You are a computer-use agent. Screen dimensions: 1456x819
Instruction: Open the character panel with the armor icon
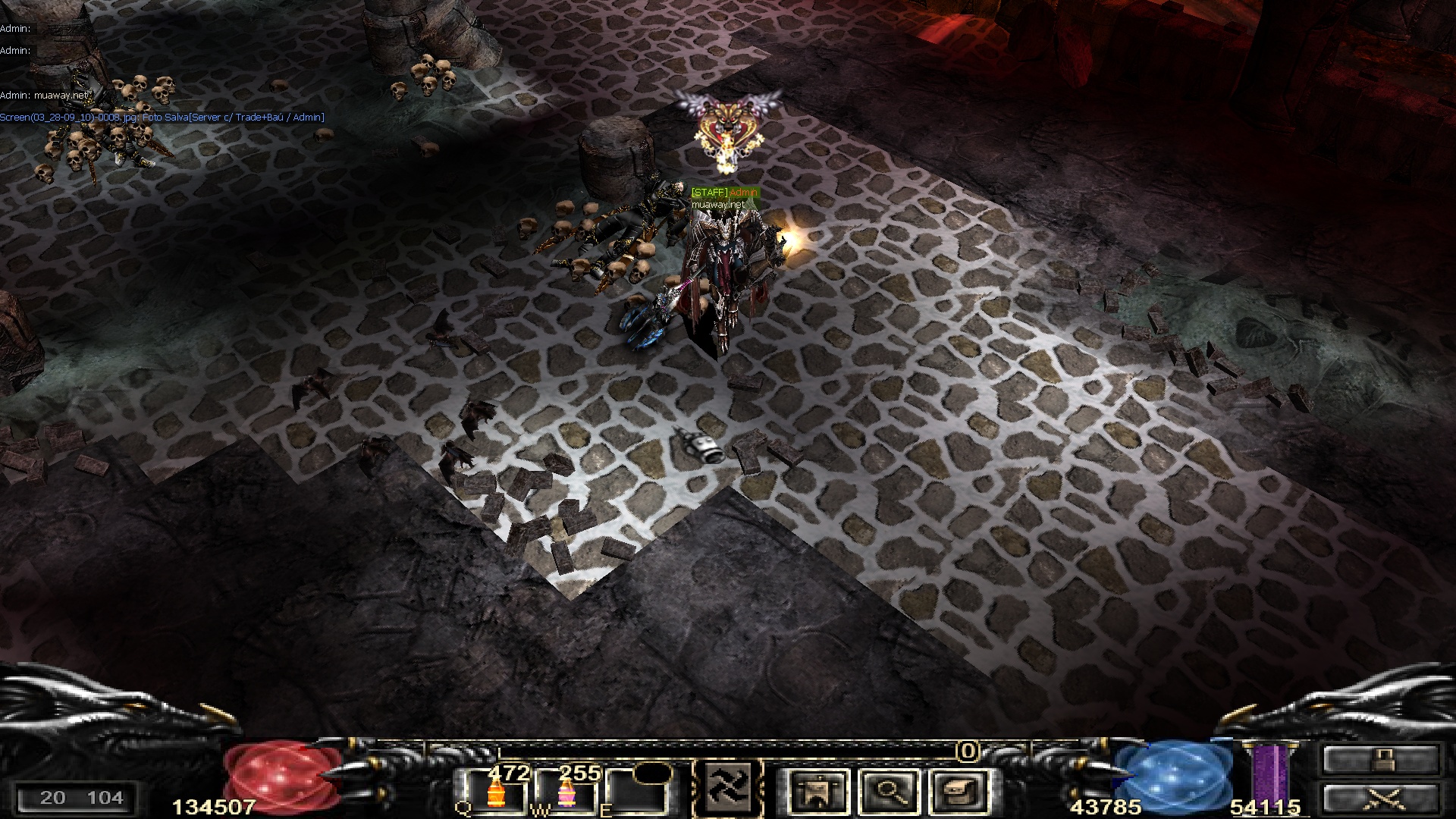pos(819,790)
